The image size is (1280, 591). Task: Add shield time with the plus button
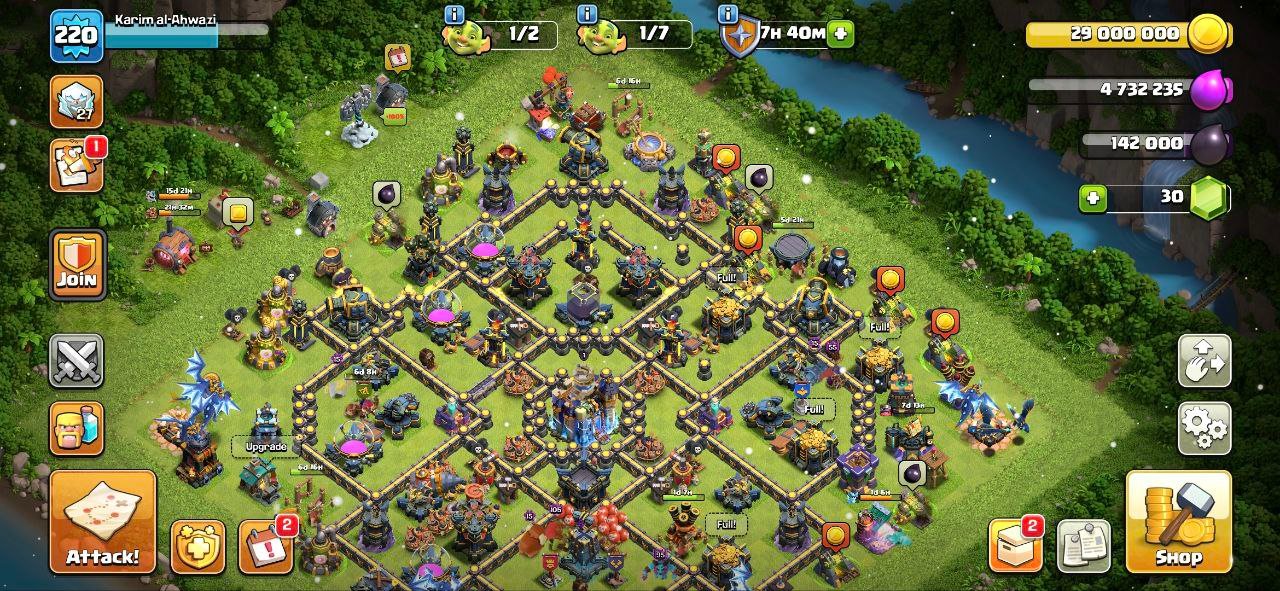tap(841, 33)
